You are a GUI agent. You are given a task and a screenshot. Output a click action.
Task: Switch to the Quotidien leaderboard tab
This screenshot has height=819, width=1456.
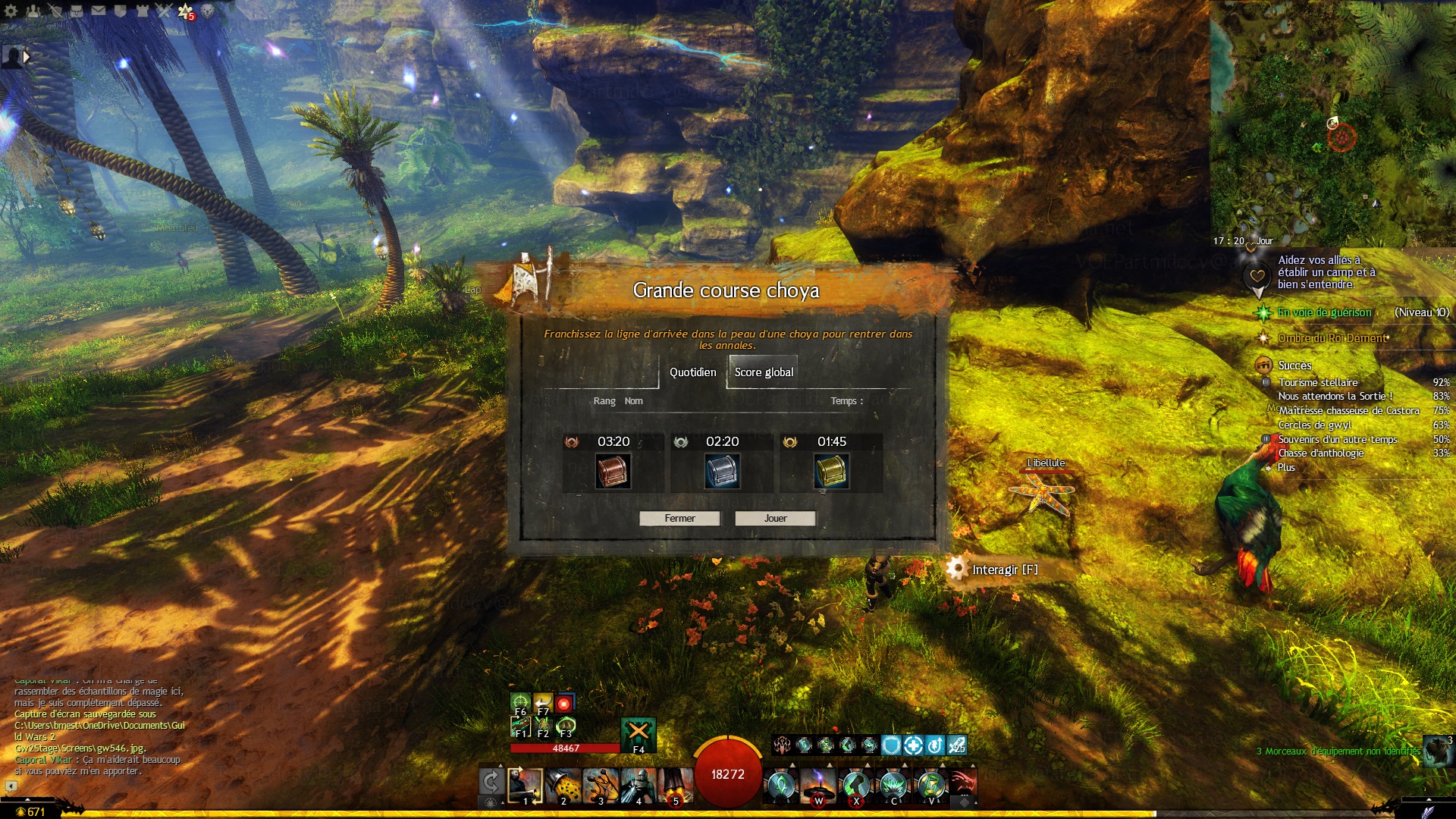[692, 372]
